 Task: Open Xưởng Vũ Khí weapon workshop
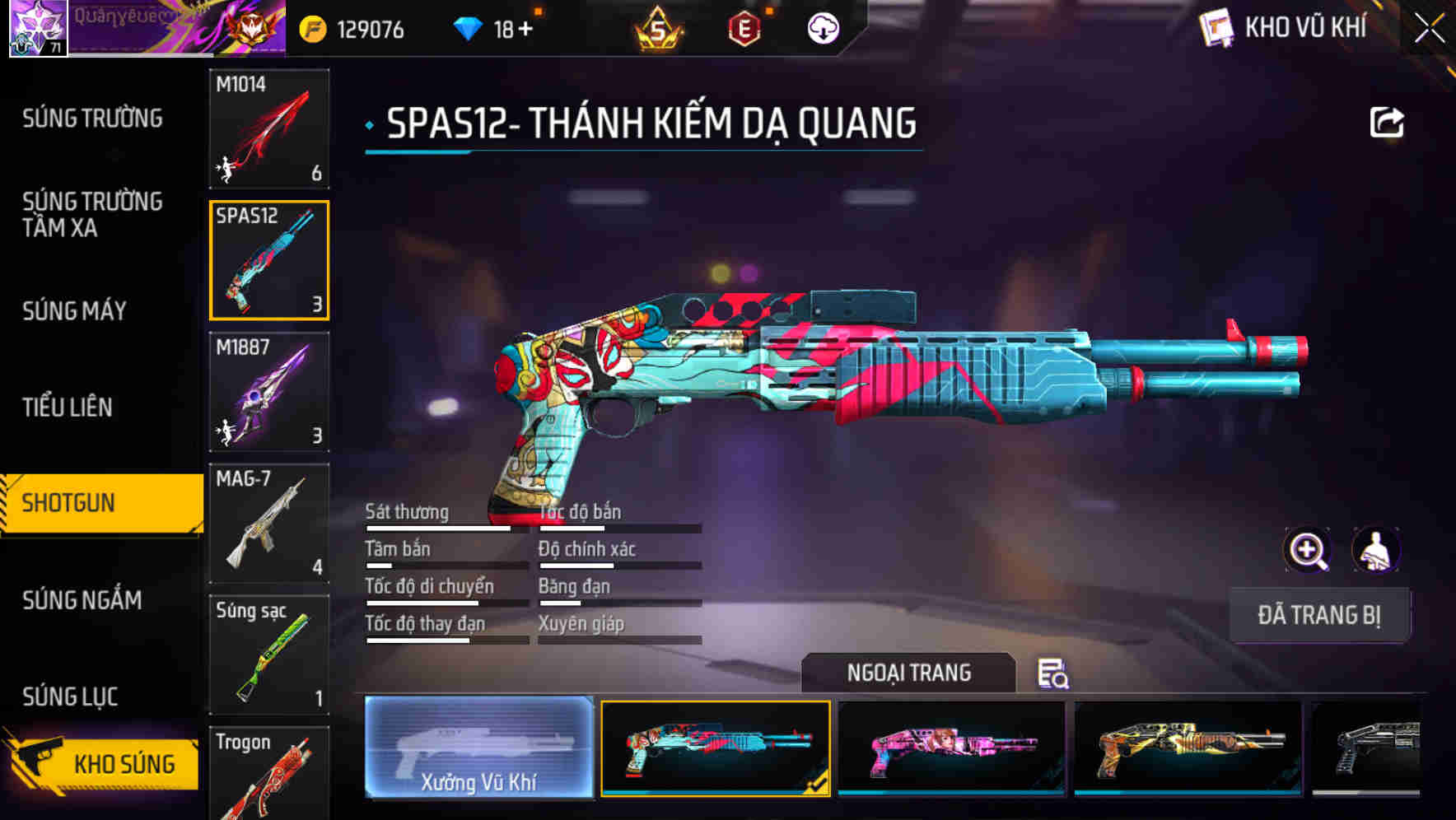pyautogui.click(x=478, y=749)
